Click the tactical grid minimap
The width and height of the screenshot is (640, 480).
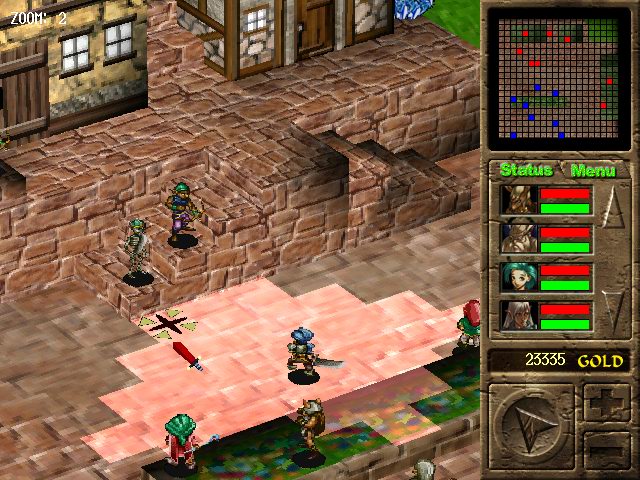click(x=560, y=80)
